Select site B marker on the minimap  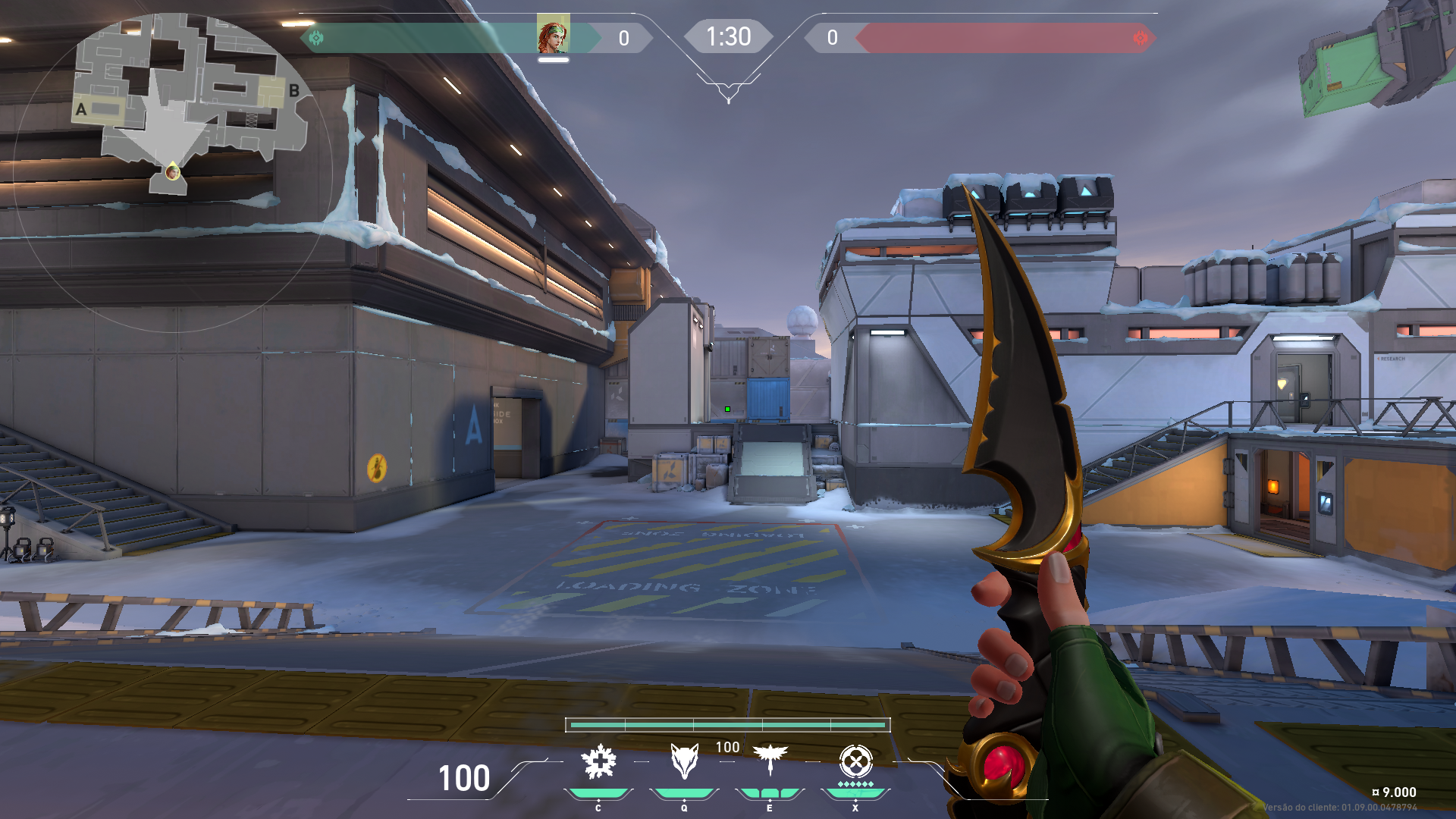tap(295, 89)
